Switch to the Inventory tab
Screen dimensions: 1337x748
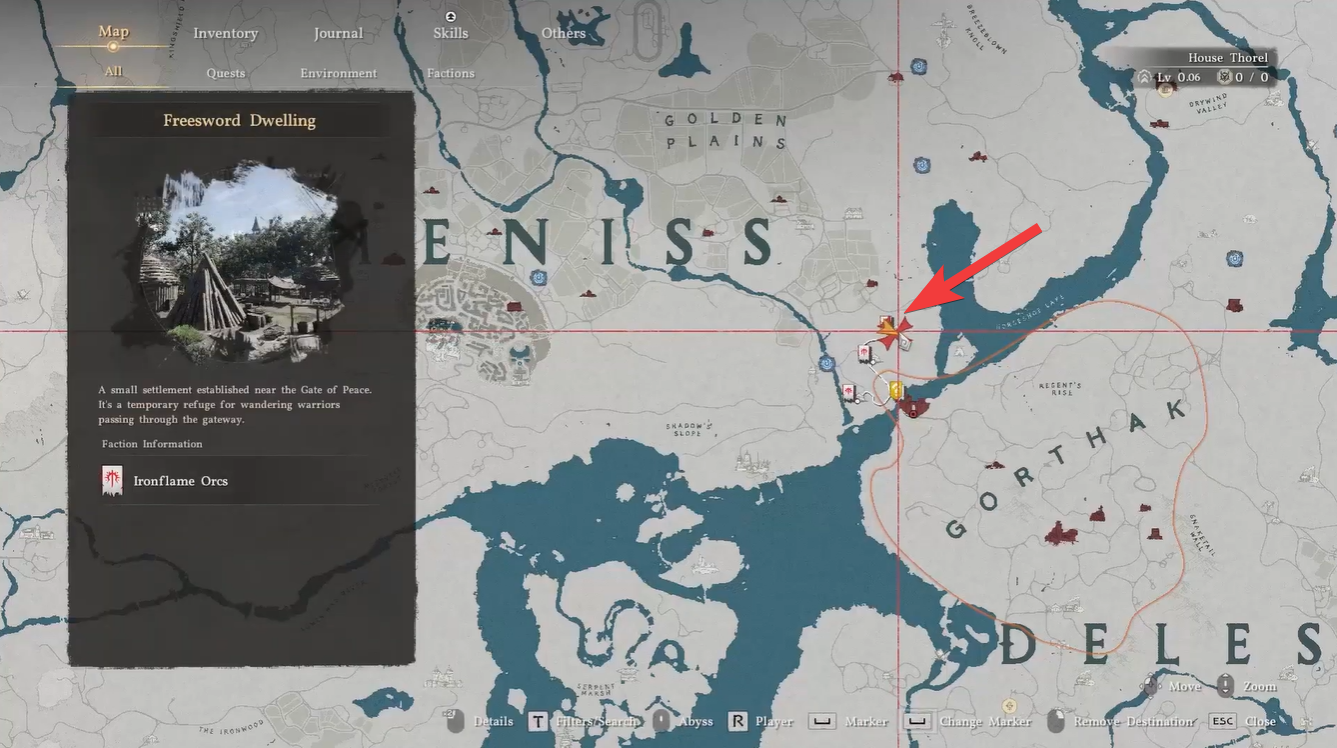click(x=225, y=32)
